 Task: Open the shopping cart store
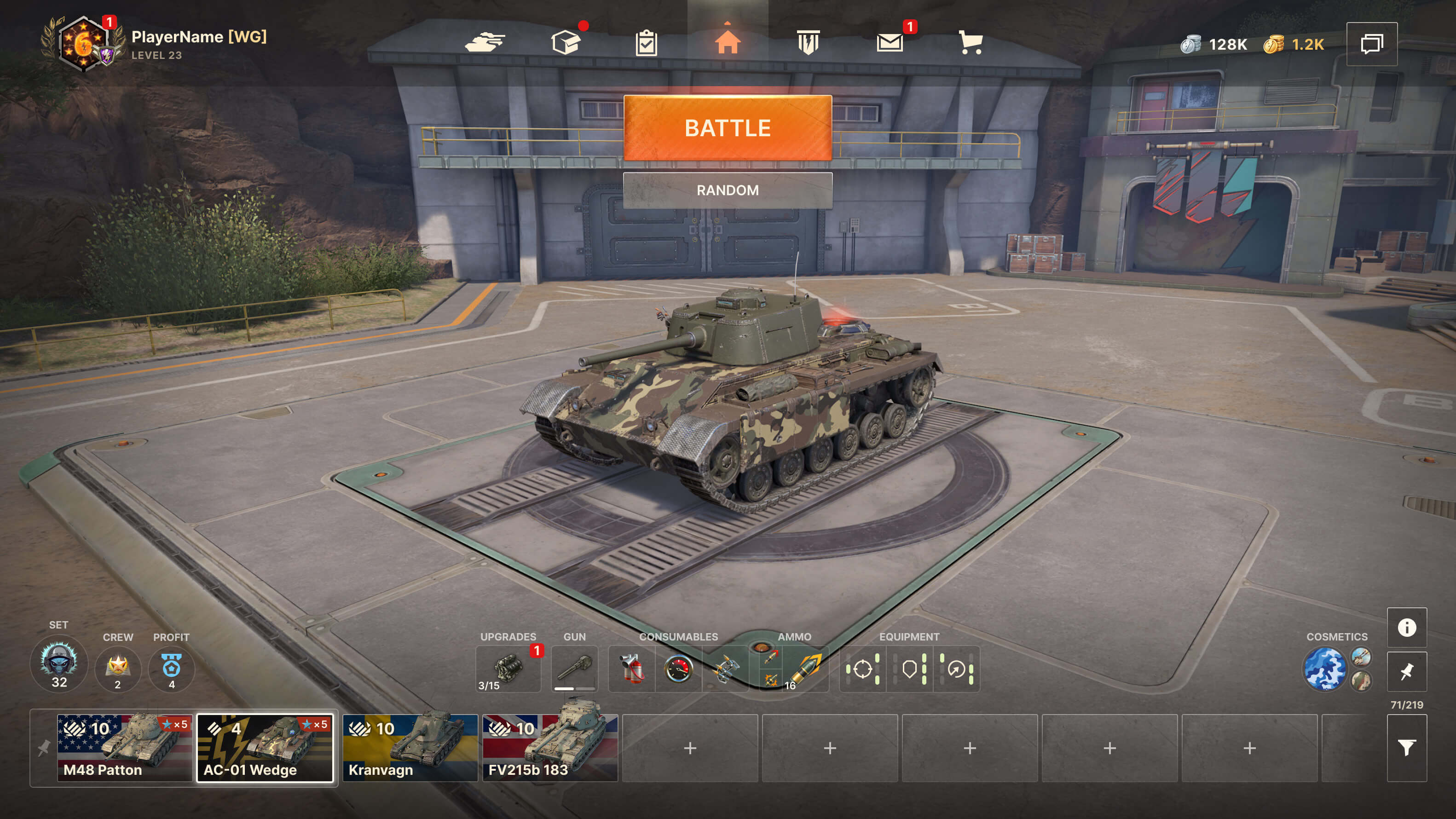click(x=971, y=42)
